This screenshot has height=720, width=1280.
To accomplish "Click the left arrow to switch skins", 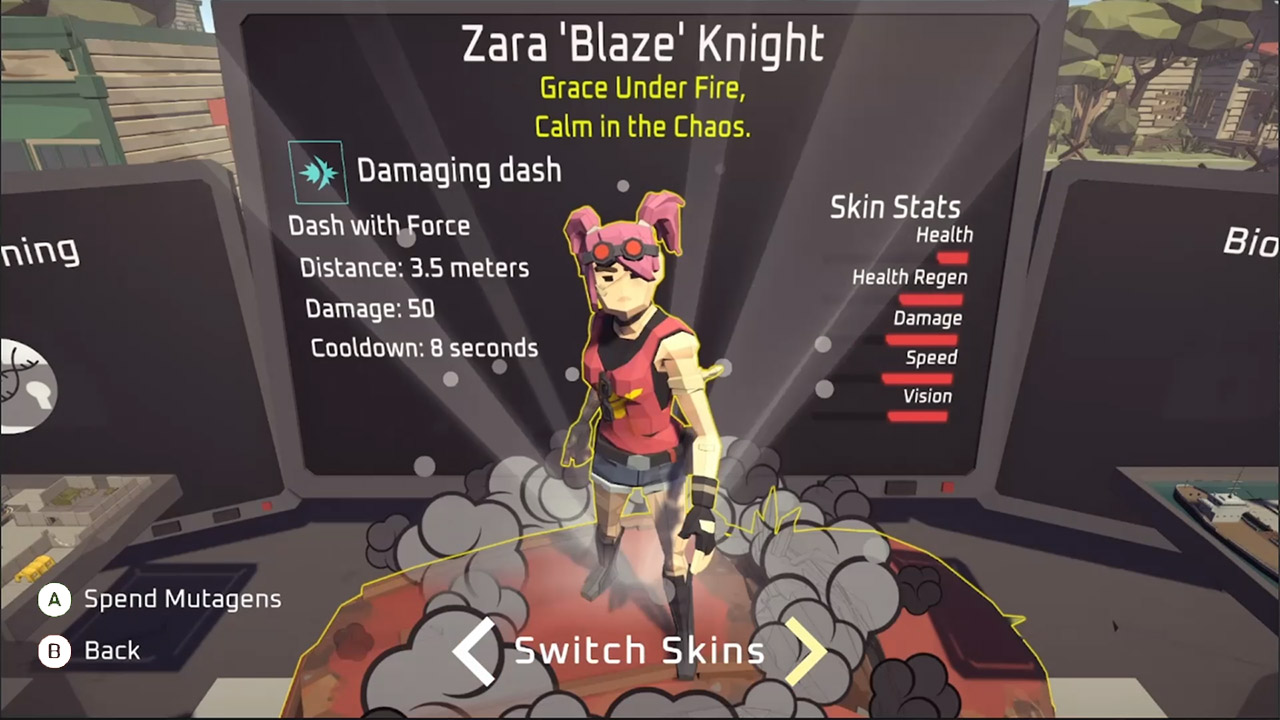I will (x=472, y=651).
